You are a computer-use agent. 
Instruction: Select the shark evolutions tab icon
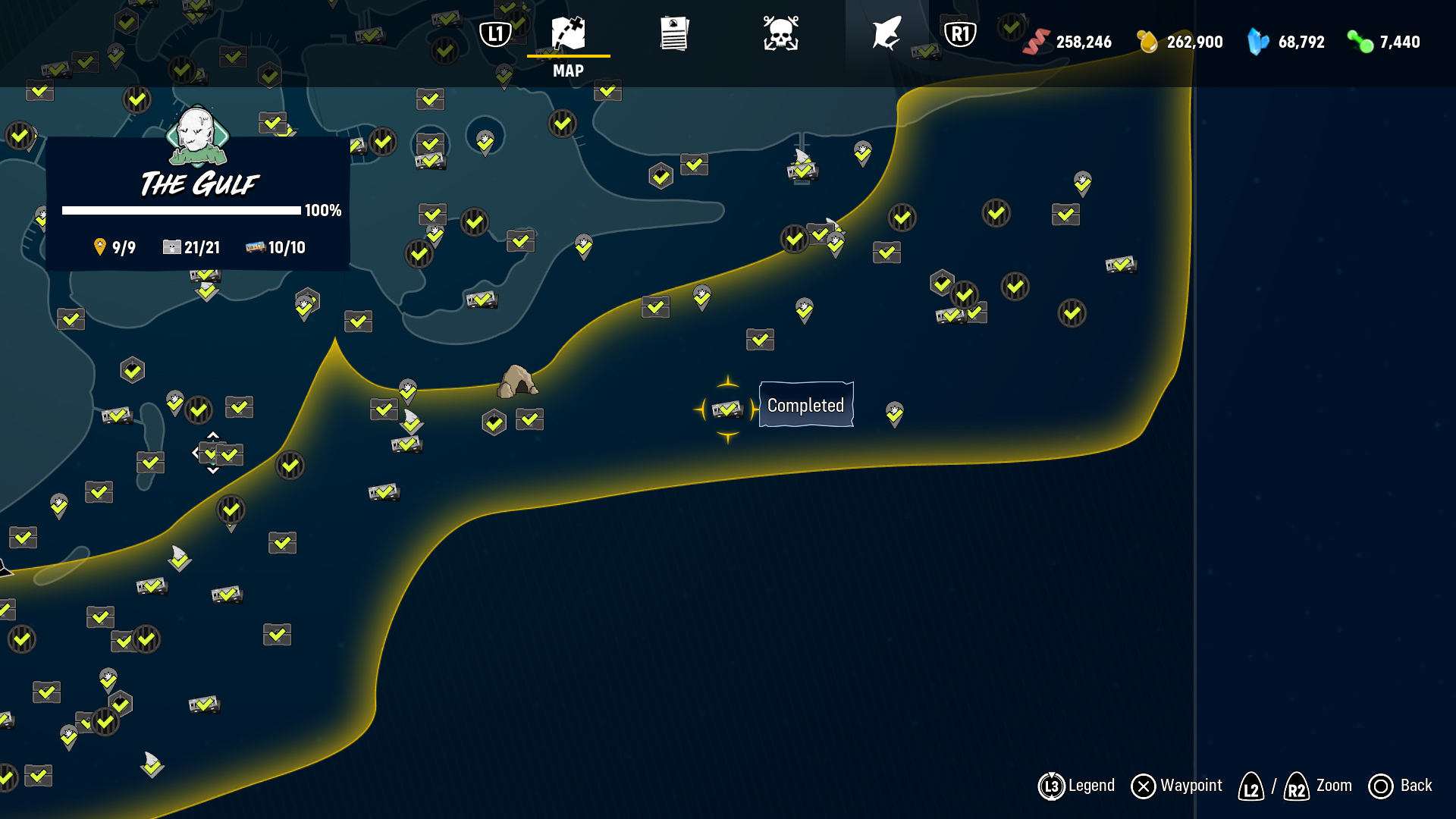pos(886,33)
